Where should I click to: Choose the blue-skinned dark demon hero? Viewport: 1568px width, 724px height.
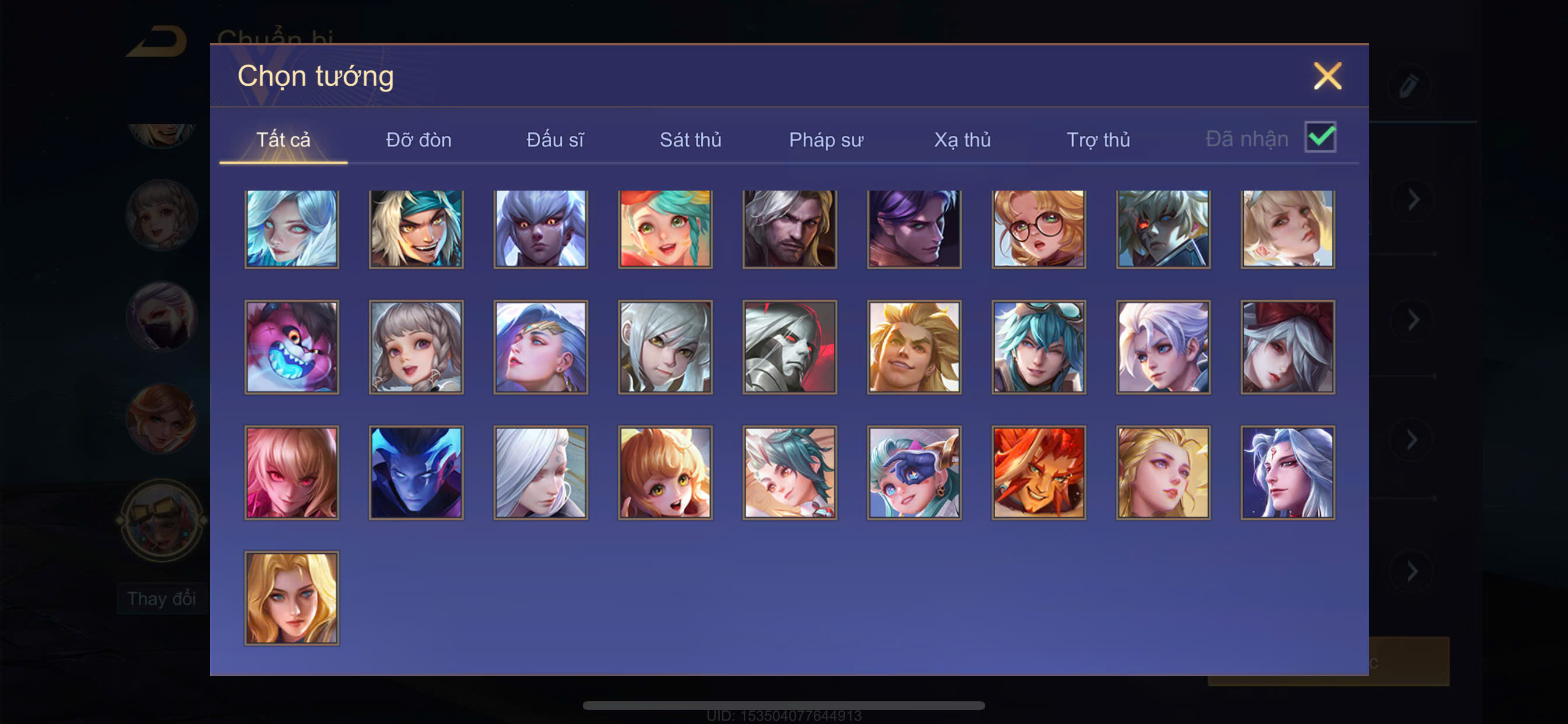[416, 473]
